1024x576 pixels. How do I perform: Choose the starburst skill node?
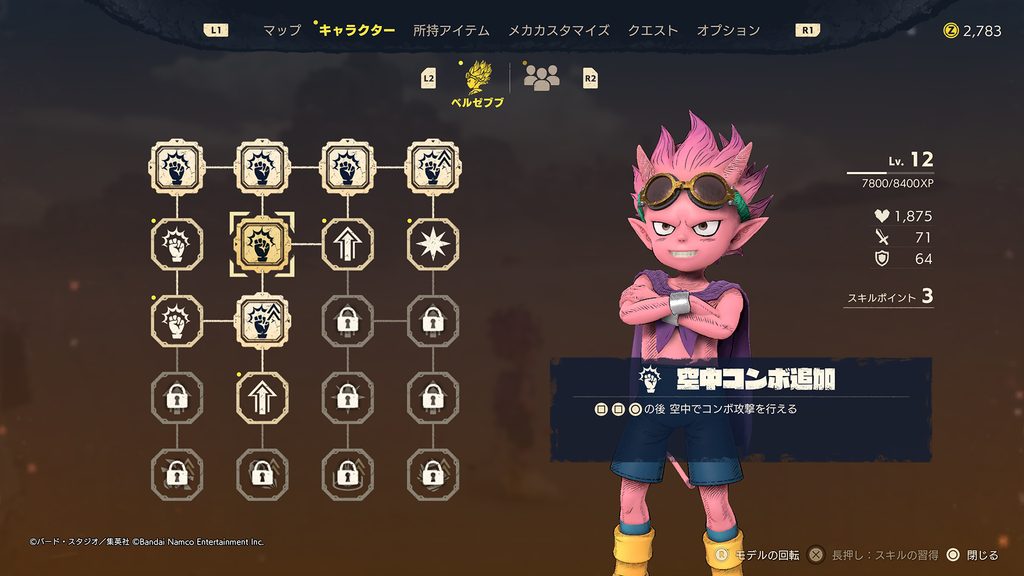pyautogui.click(x=432, y=243)
